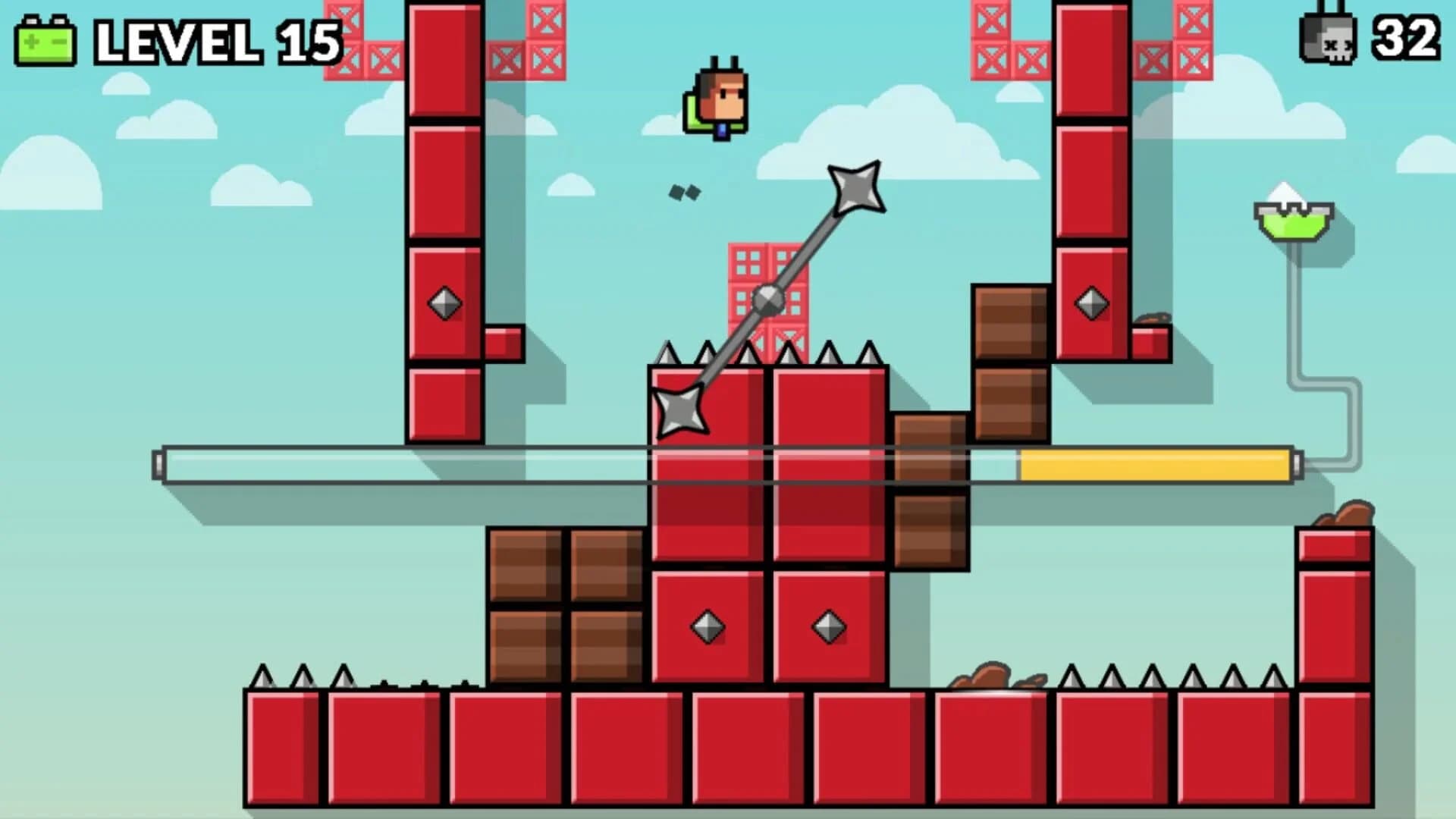1456x819 pixels.
Task: Click the diamond emblem on the right red pillar
Action: coord(1088,303)
